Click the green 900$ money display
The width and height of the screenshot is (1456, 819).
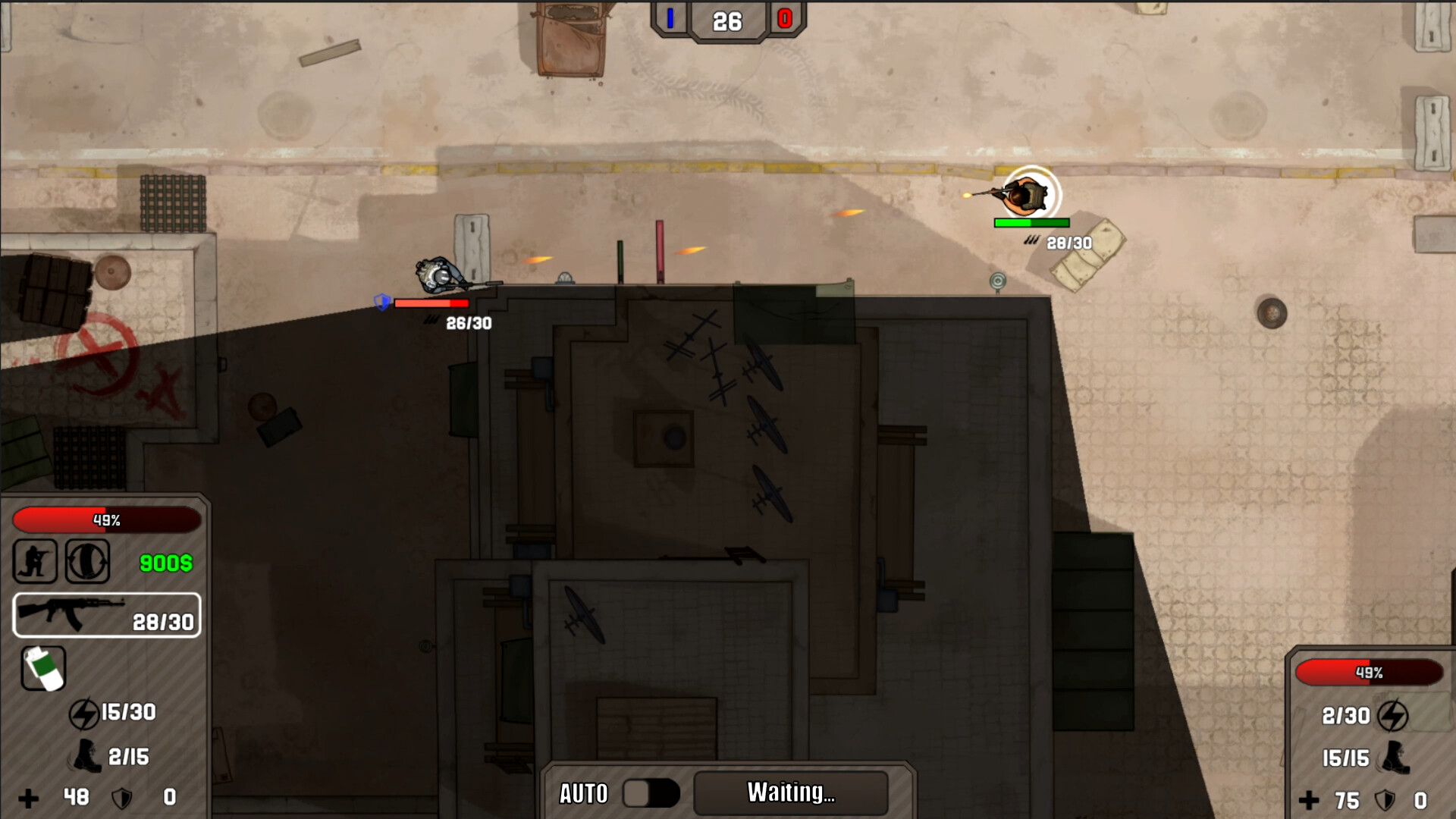tap(165, 563)
